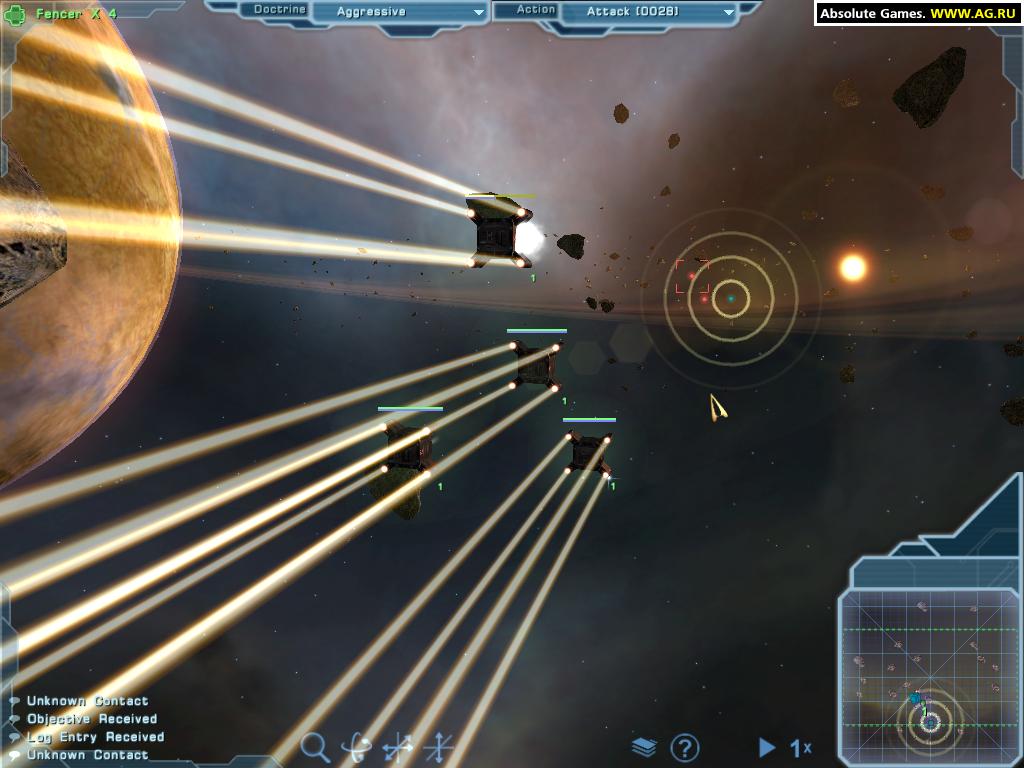This screenshot has width=1024, height=768.
Task: Open the question mark help button
Action: click(684, 747)
